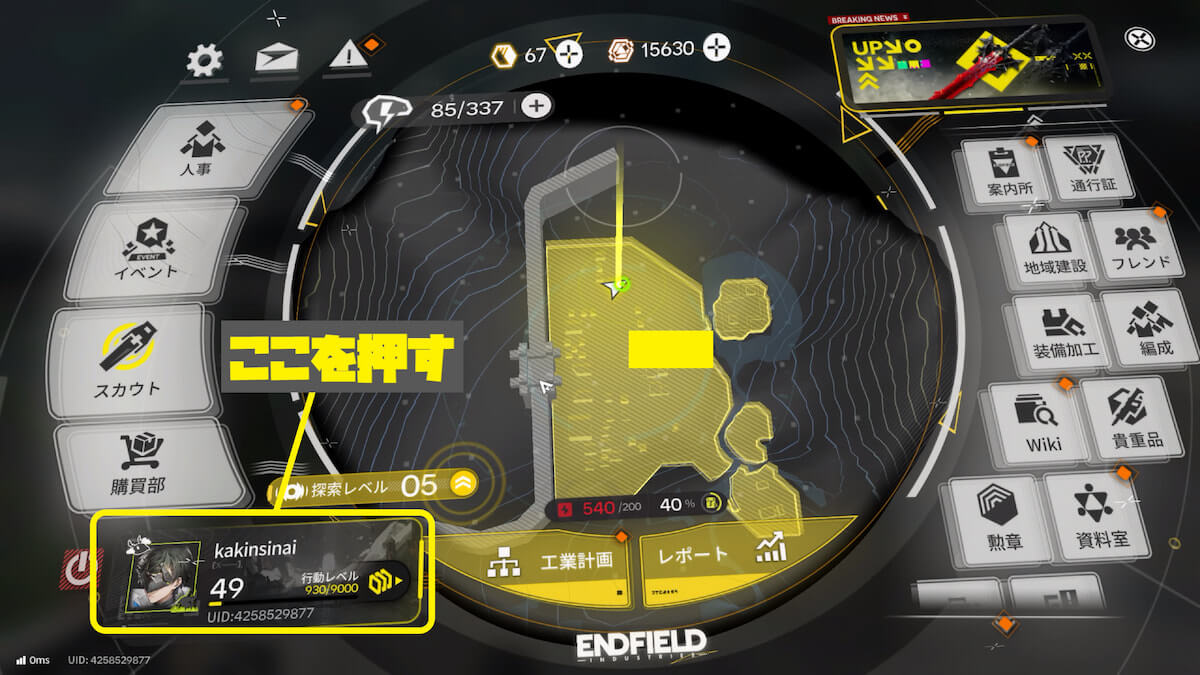Open the フレンド list
The width and height of the screenshot is (1200, 675).
(x=1133, y=248)
